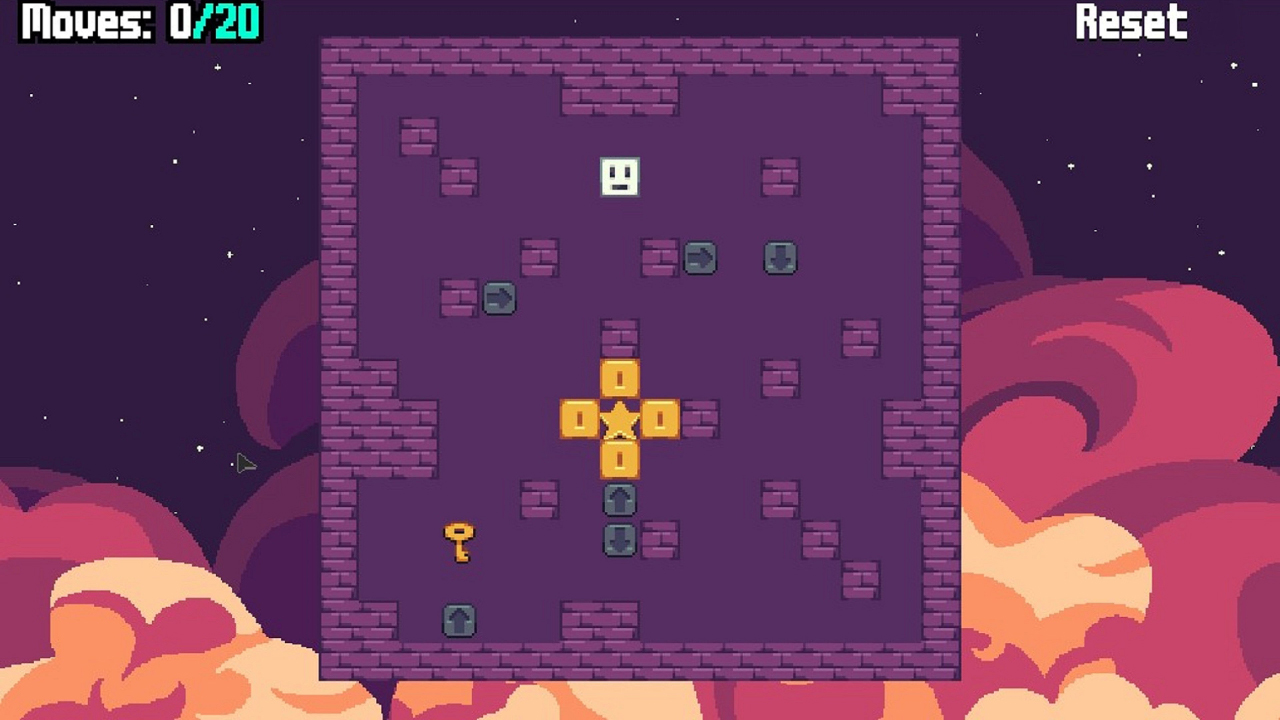
Task: Click the gold tile left of the star
Action: click(579, 421)
